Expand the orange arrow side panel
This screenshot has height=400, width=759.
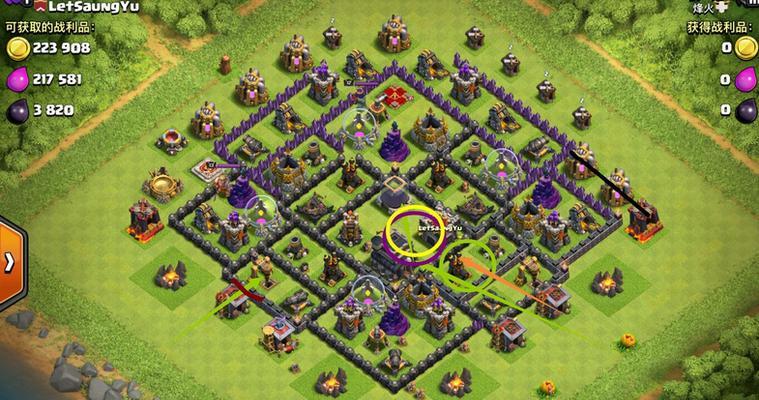pyautogui.click(x=10, y=262)
